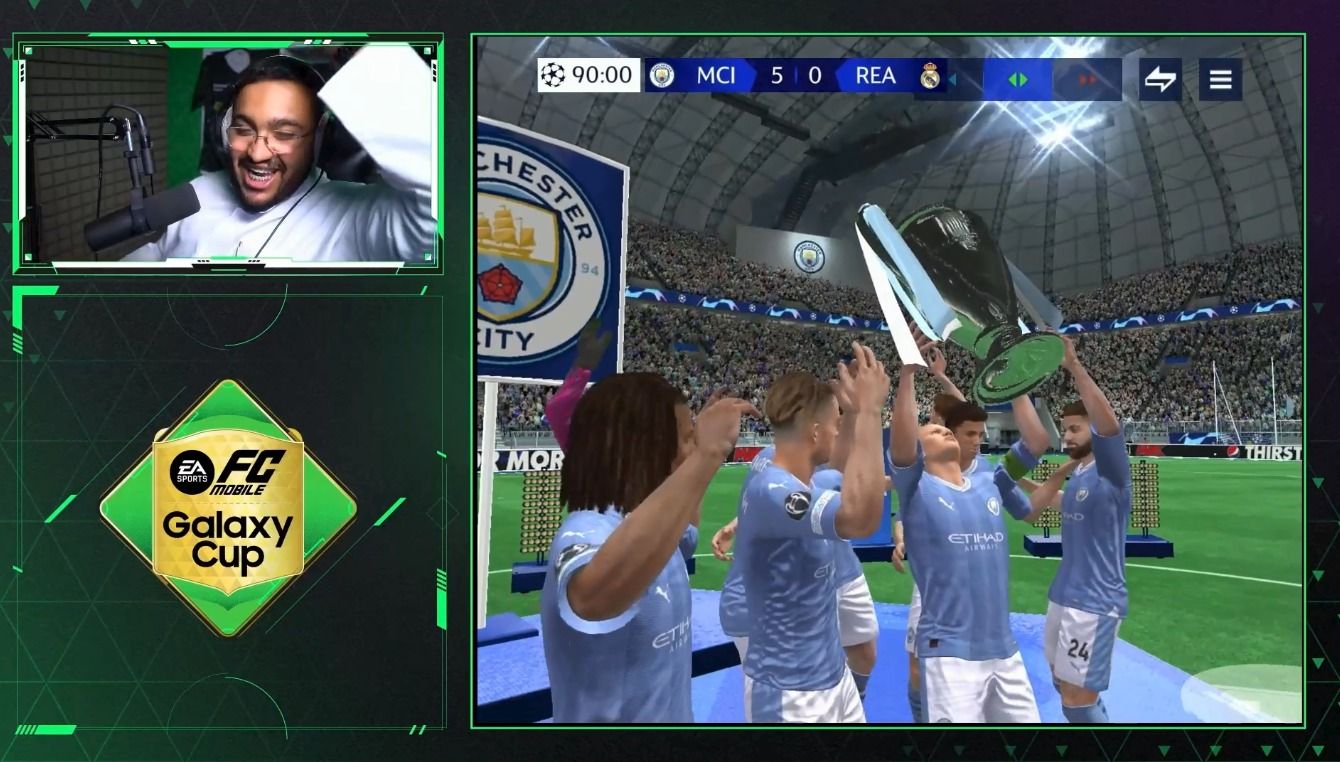This screenshot has width=1340, height=762.
Task: Click the Real Madrid crest on the scoreboard
Action: 930,76
